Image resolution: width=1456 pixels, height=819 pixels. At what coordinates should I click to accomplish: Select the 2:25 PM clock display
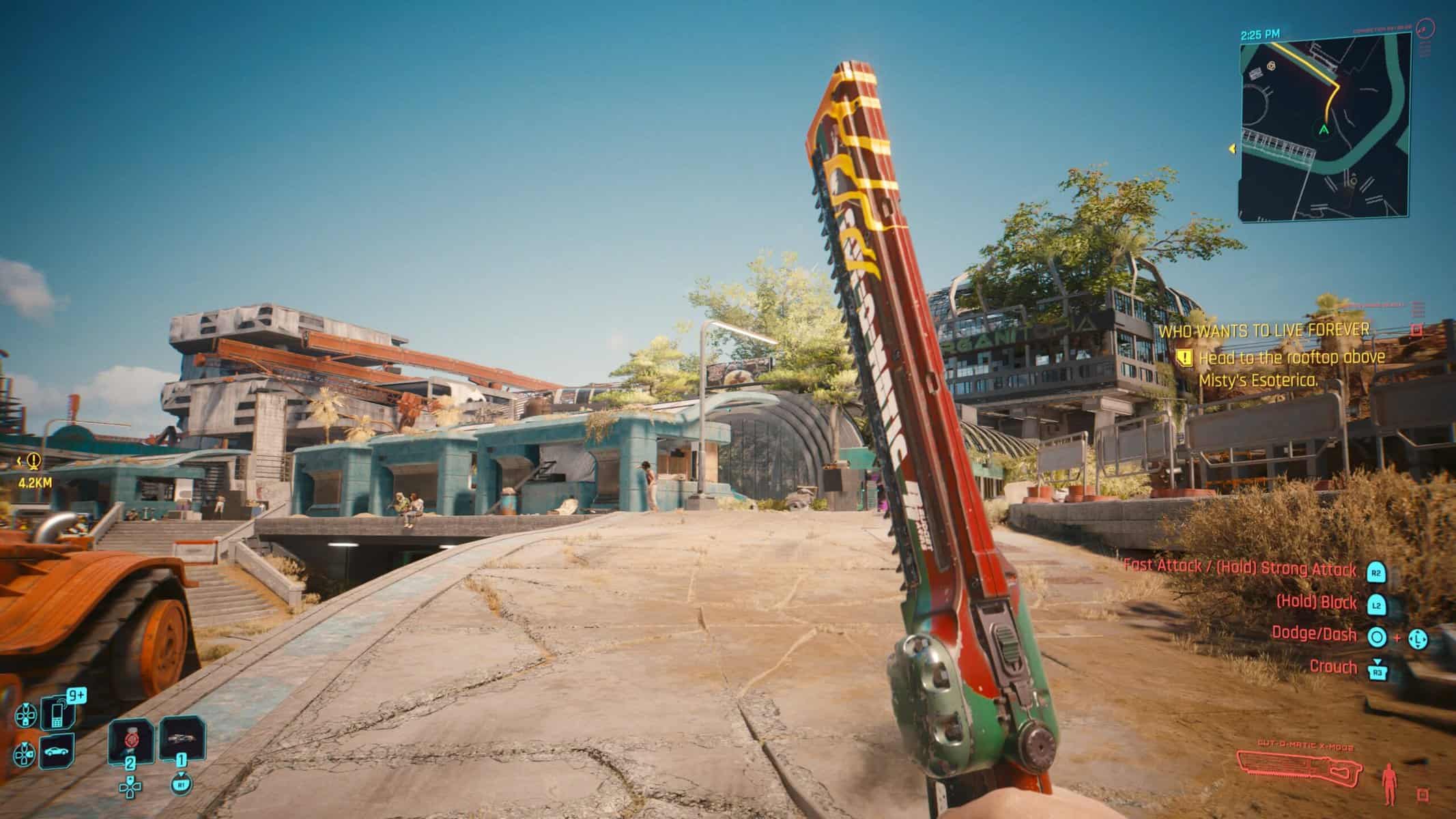(1260, 35)
